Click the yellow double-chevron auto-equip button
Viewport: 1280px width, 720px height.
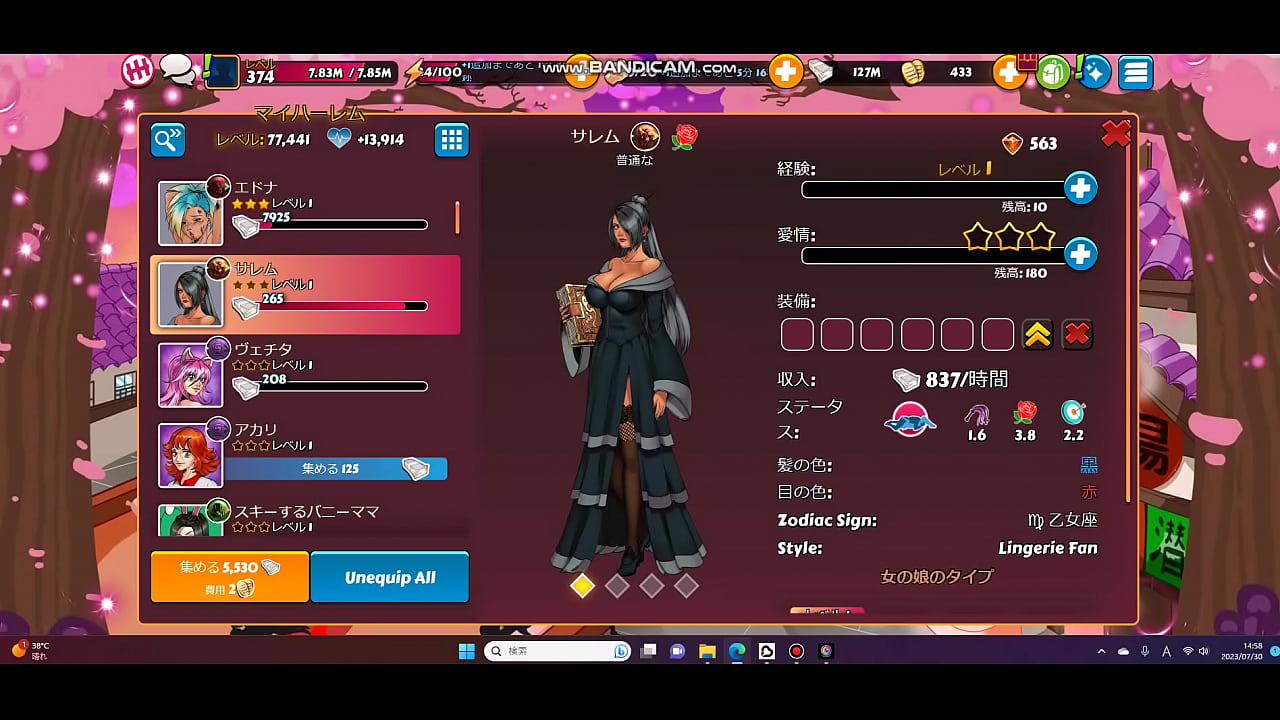click(x=1038, y=335)
